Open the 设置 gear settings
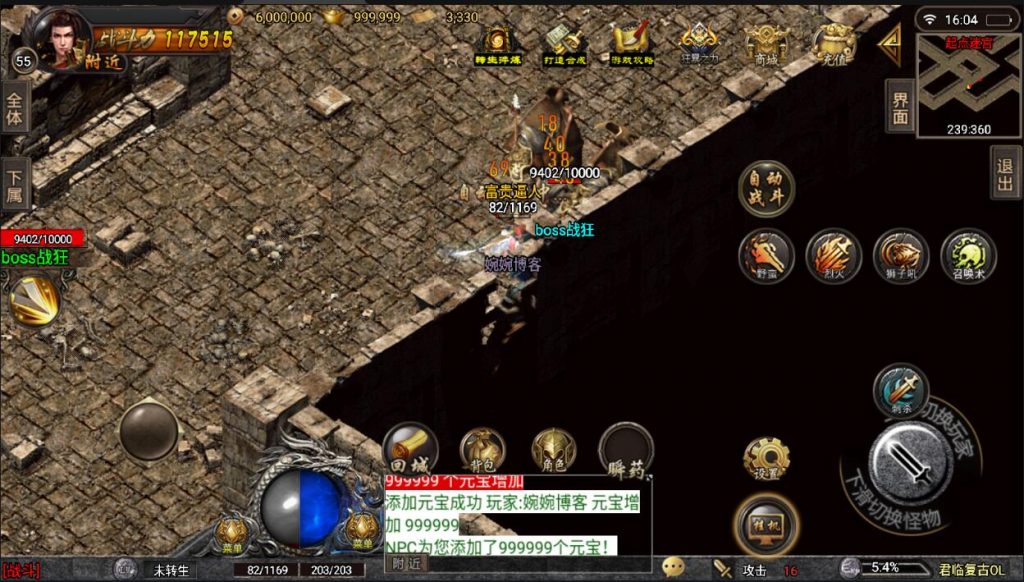This screenshot has width=1024, height=582. click(x=767, y=459)
